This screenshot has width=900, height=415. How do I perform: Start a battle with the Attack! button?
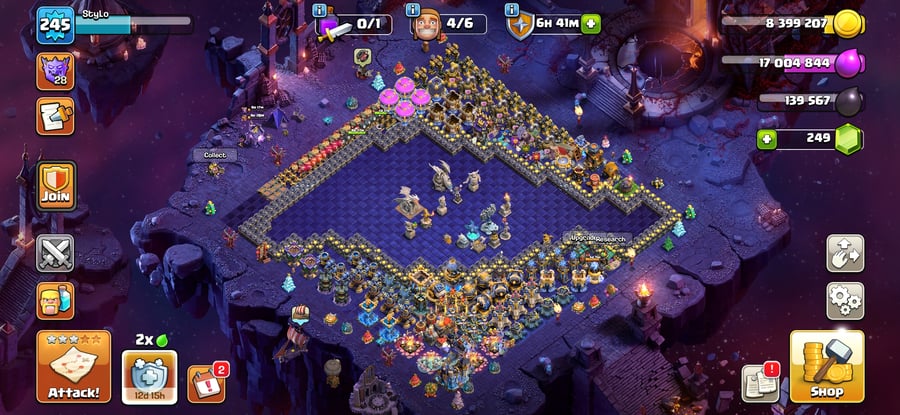point(73,366)
